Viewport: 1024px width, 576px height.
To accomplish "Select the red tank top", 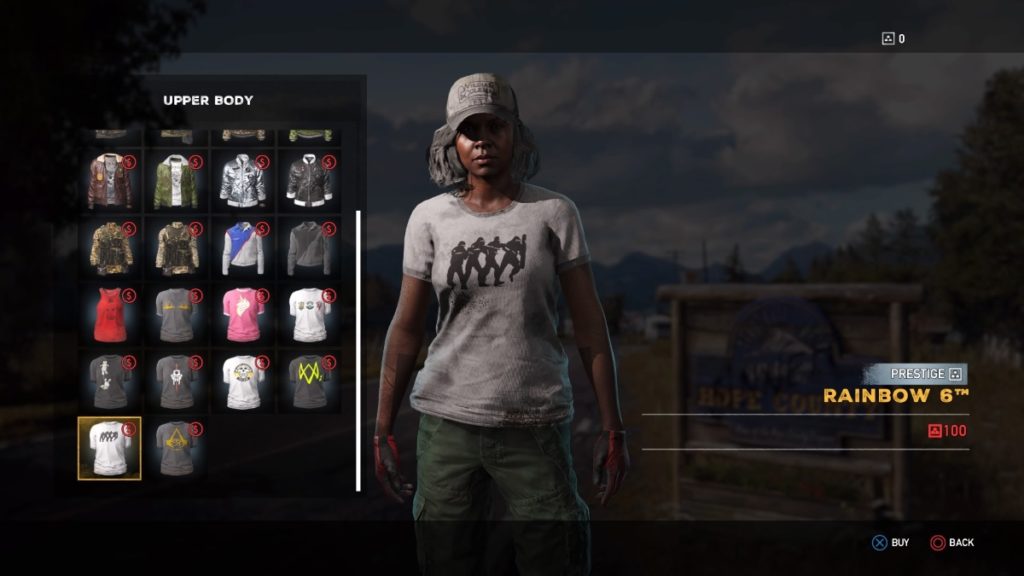I will point(109,314).
